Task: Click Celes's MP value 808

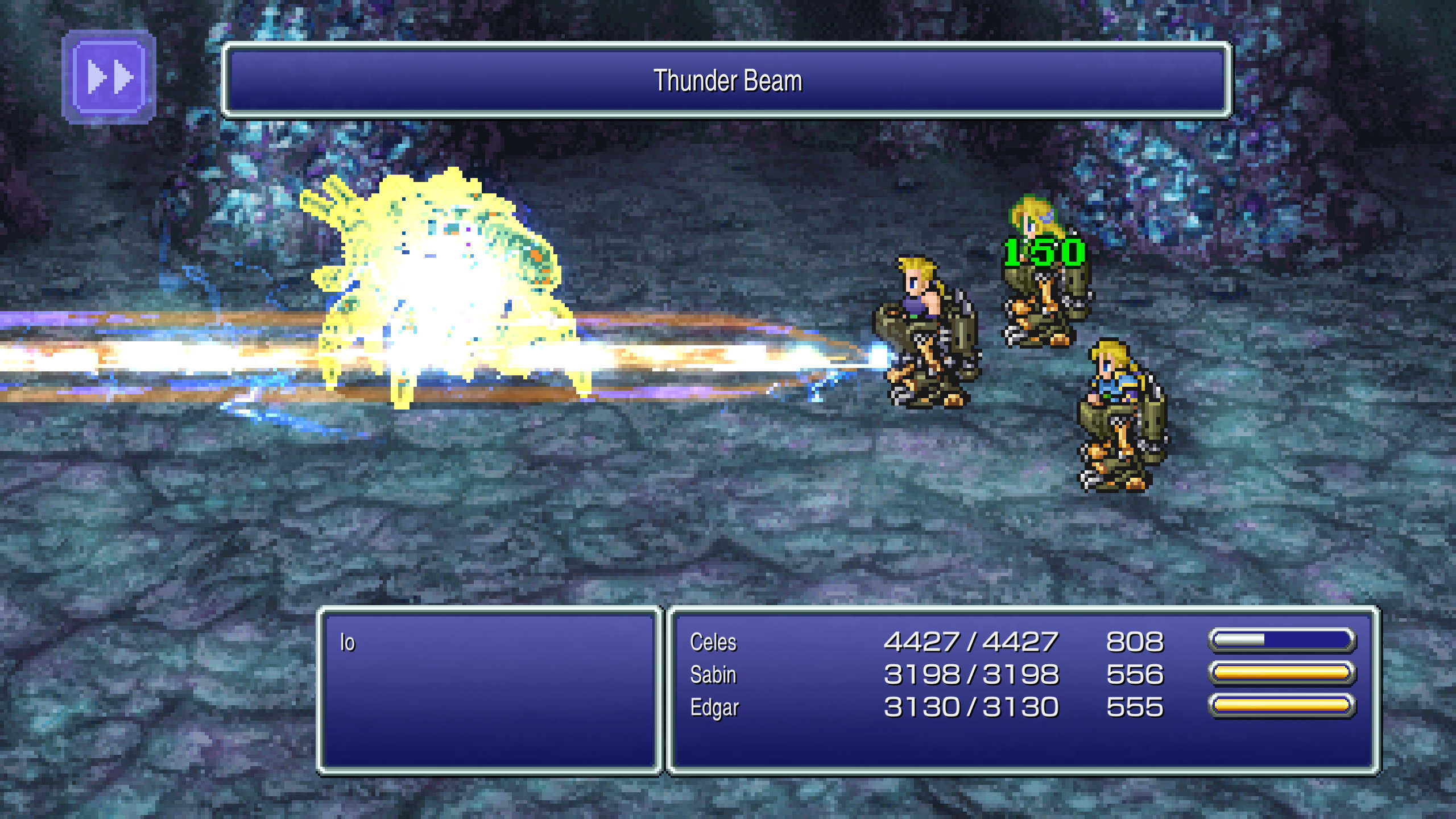Action: tap(1127, 641)
